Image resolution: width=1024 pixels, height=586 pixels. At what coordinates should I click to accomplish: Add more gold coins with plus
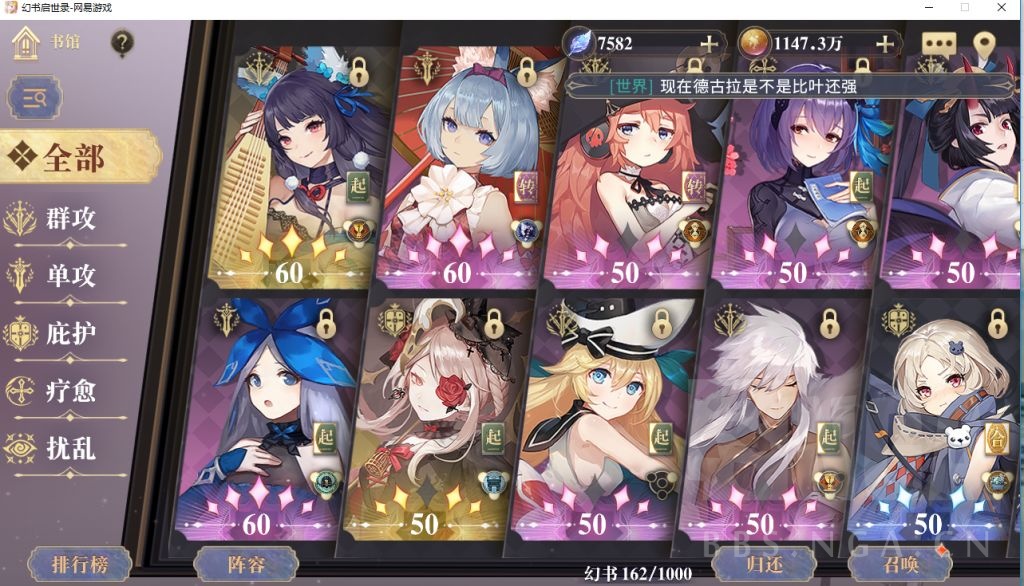[x=884, y=43]
